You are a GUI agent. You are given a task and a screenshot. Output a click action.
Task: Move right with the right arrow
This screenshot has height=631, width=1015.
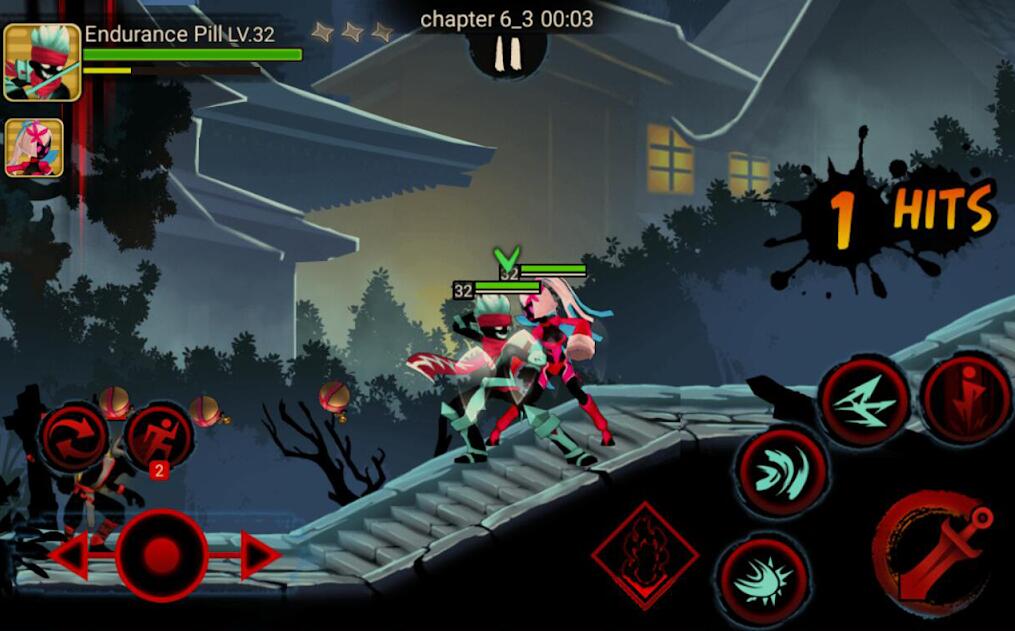pyautogui.click(x=258, y=556)
